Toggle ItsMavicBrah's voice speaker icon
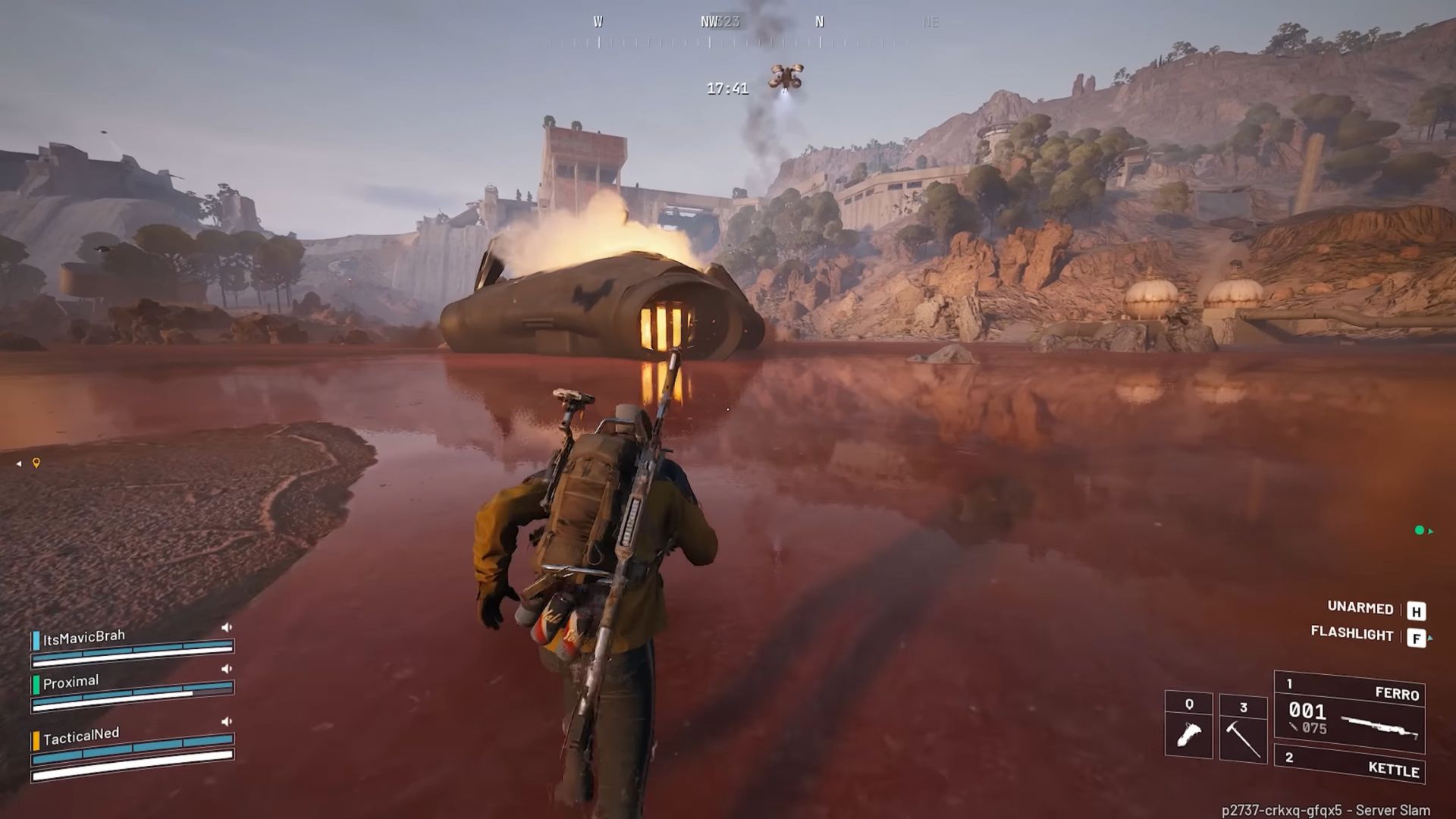1456x819 pixels. 226,627
